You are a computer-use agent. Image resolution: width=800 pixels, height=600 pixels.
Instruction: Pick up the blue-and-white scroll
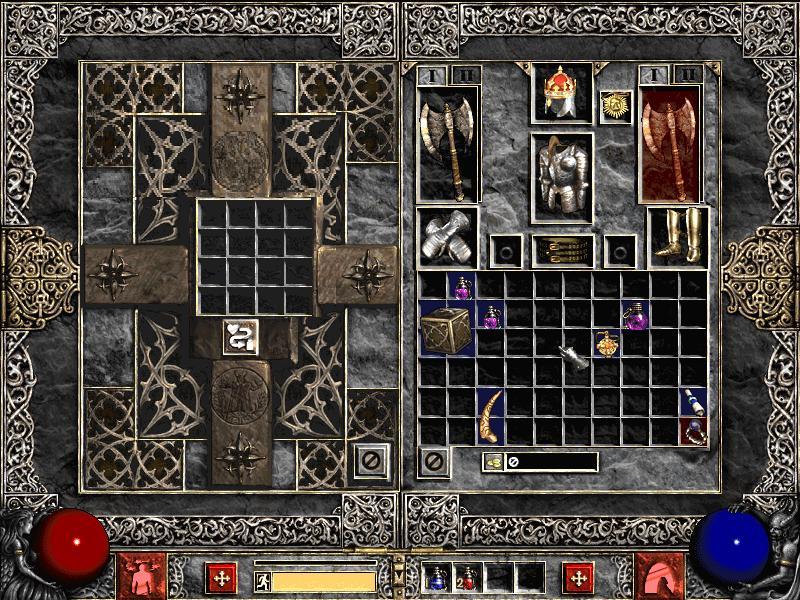click(694, 402)
